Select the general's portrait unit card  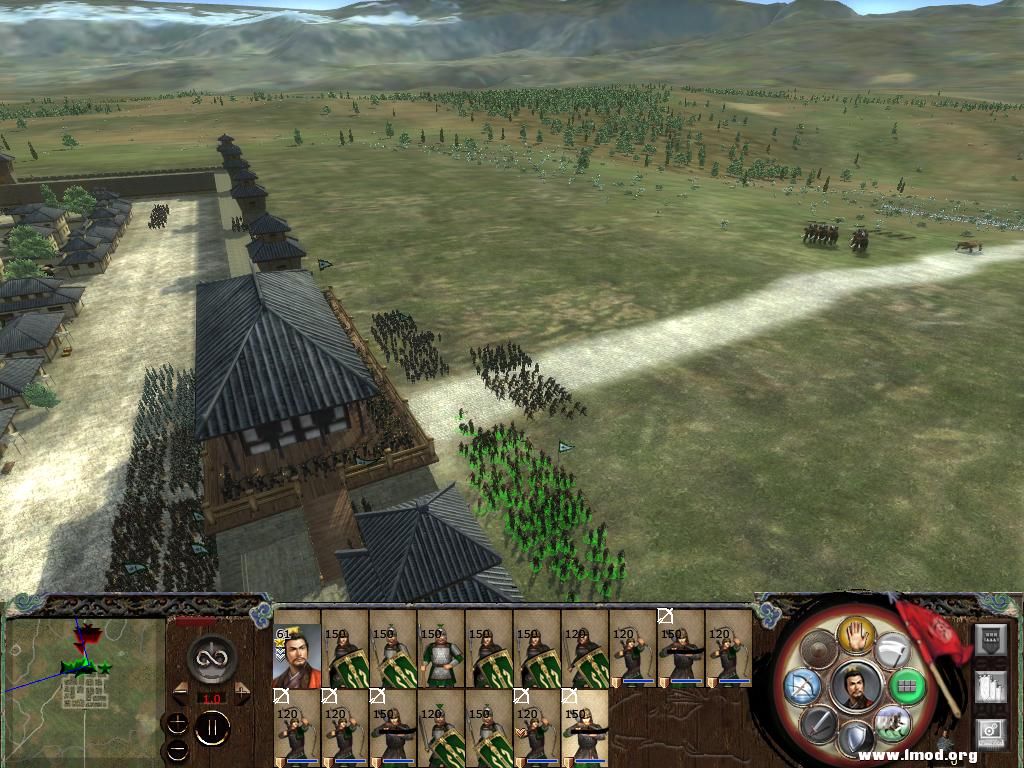coord(297,657)
